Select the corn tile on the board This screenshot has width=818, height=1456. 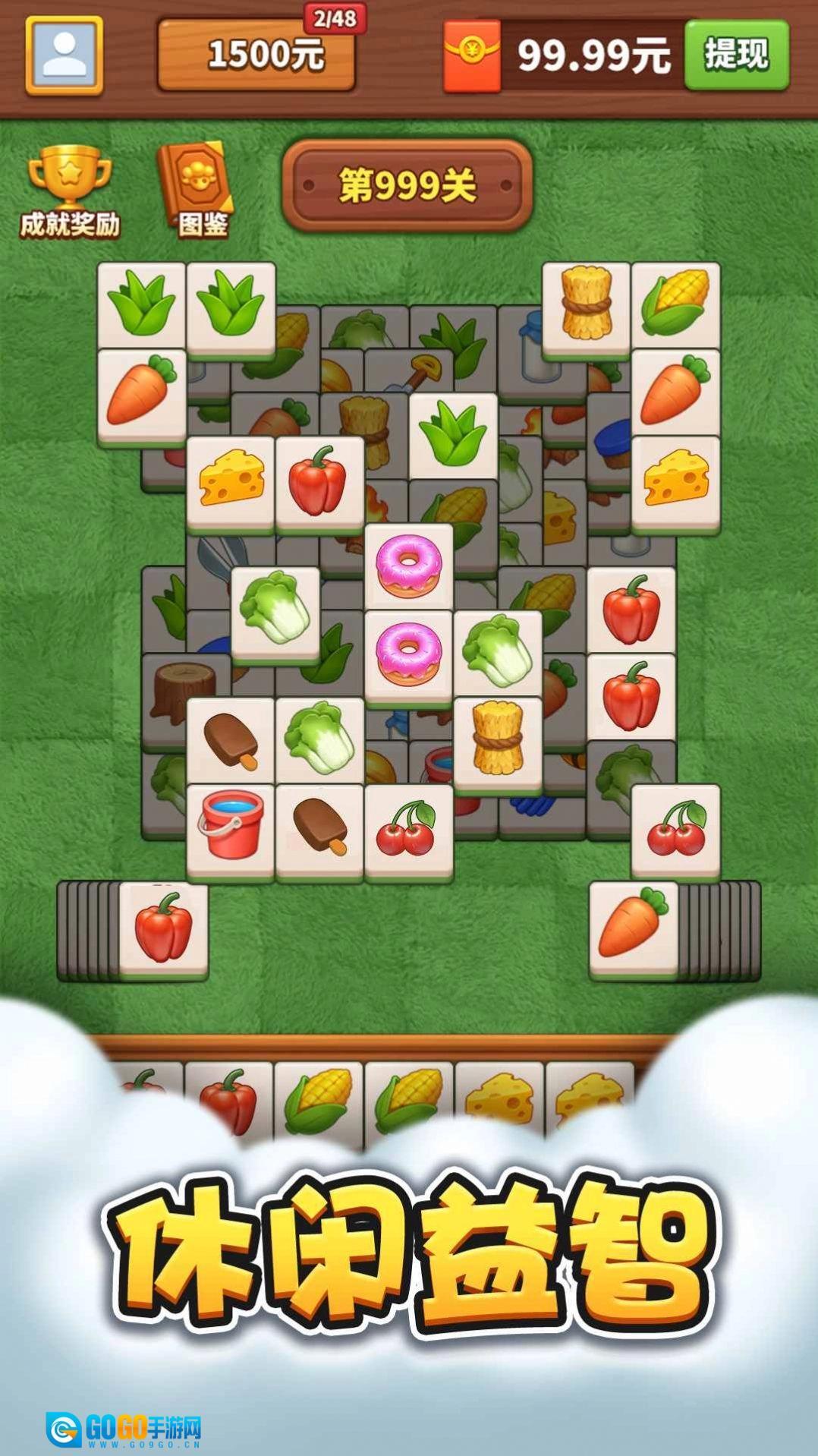tap(675, 305)
